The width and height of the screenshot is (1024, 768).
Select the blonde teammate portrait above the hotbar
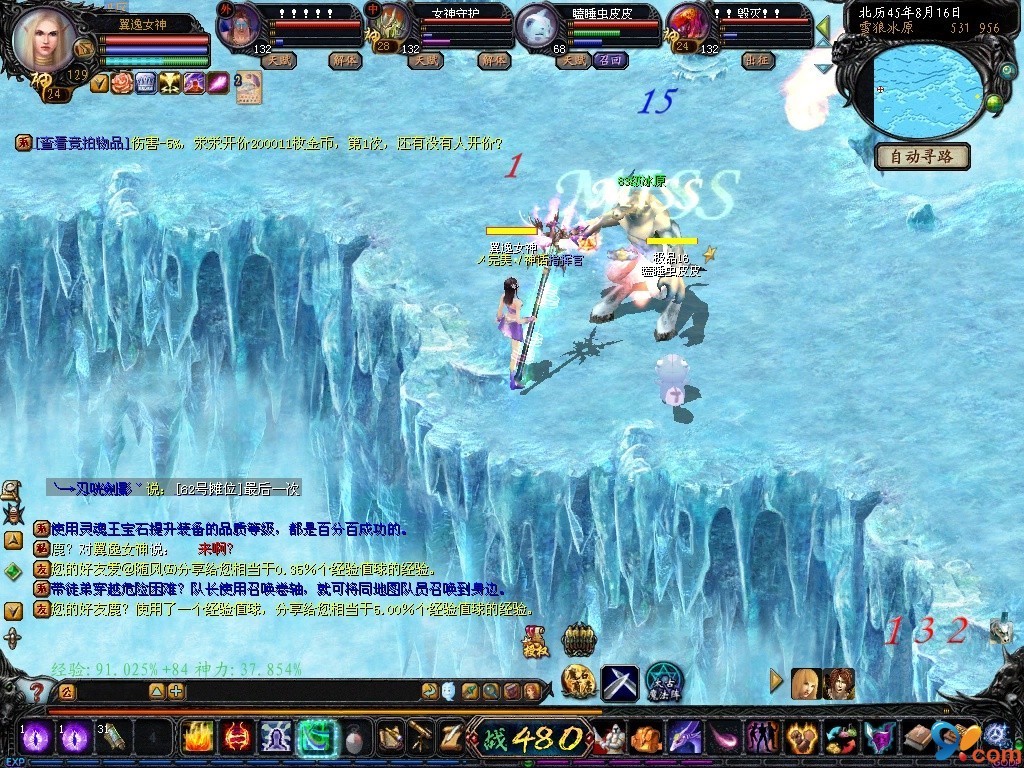806,683
